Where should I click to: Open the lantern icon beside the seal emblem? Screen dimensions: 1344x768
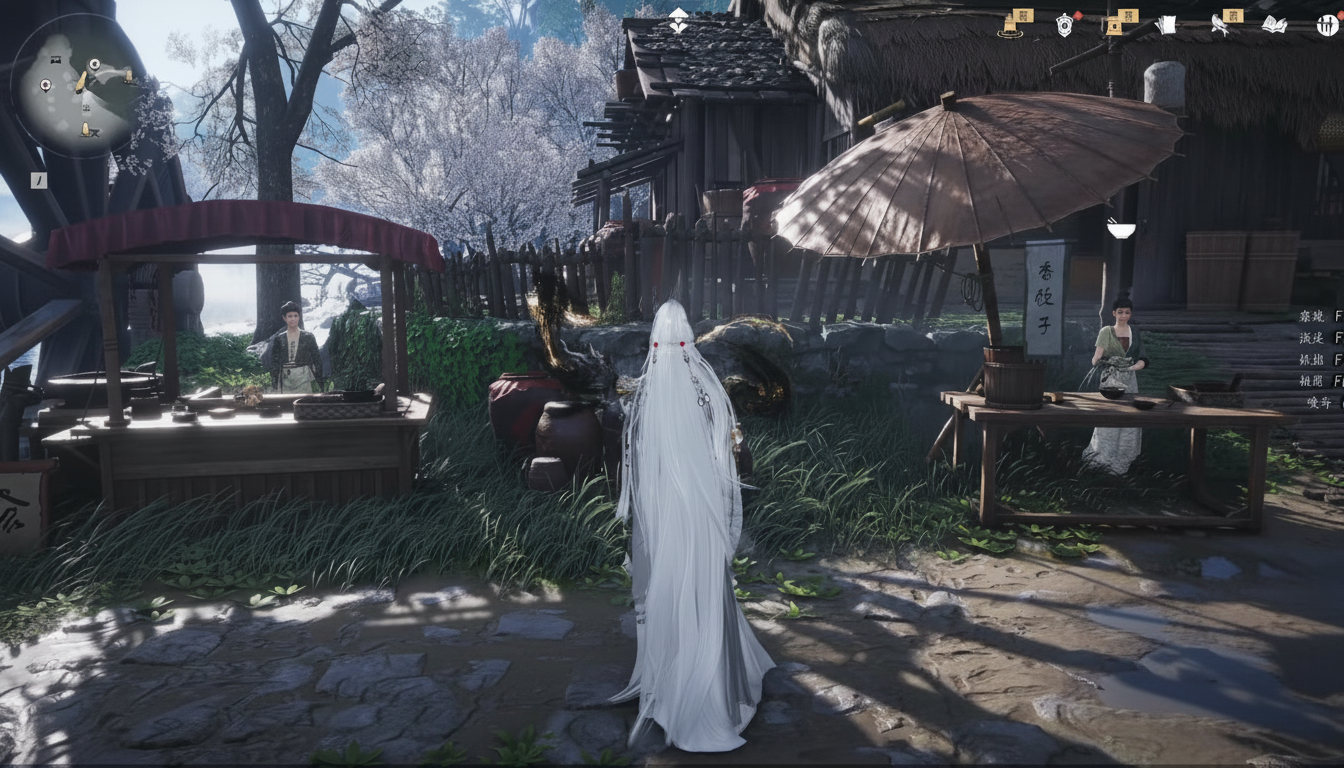pos(1115,25)
